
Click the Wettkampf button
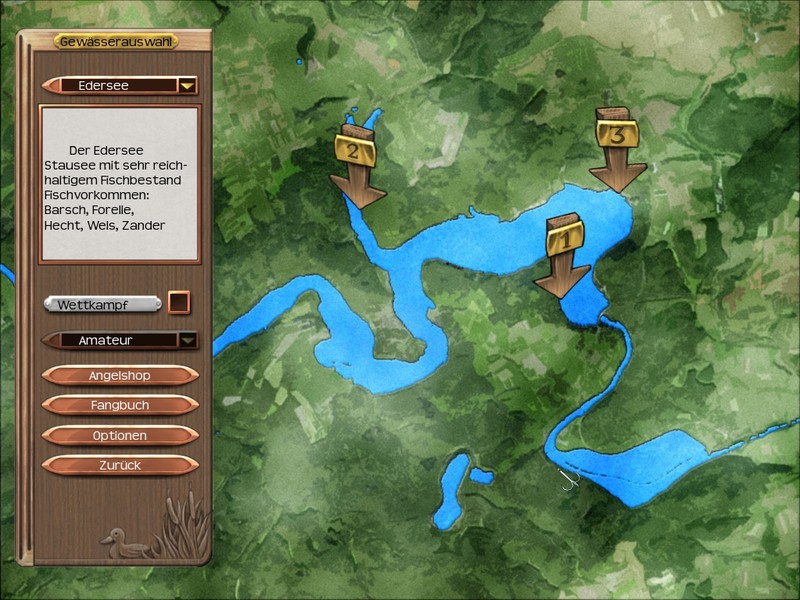point(102,303)
